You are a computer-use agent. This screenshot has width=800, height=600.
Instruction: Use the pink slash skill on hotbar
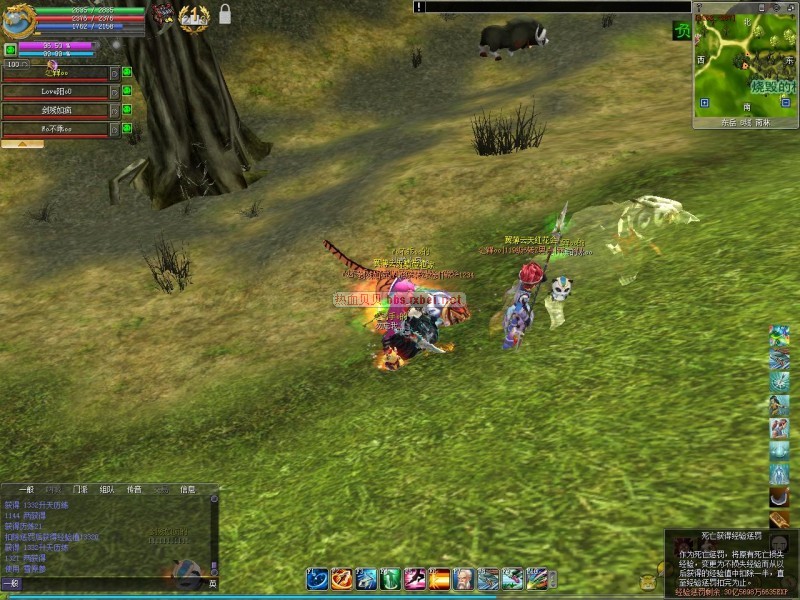(415, 578)
